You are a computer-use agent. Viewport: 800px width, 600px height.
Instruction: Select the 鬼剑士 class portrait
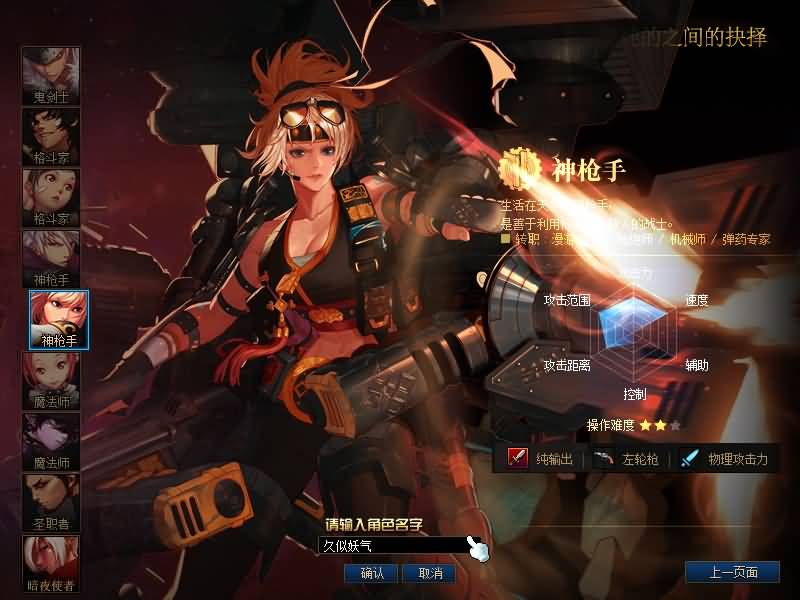[x=51, y=76]
